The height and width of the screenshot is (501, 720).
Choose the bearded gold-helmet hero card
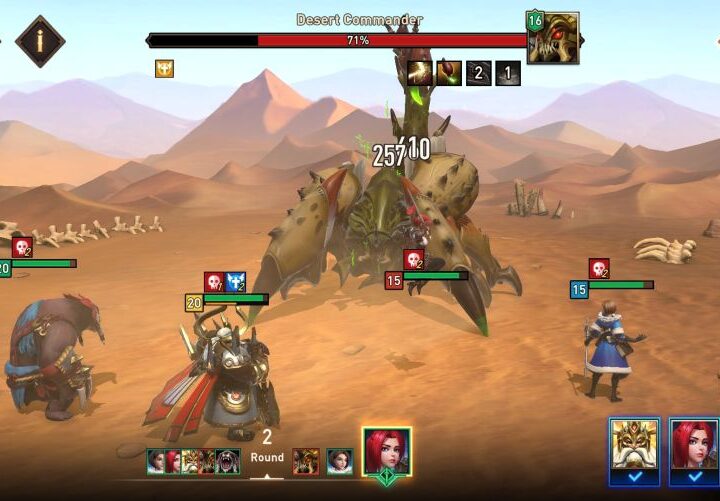tap(634, 444)
